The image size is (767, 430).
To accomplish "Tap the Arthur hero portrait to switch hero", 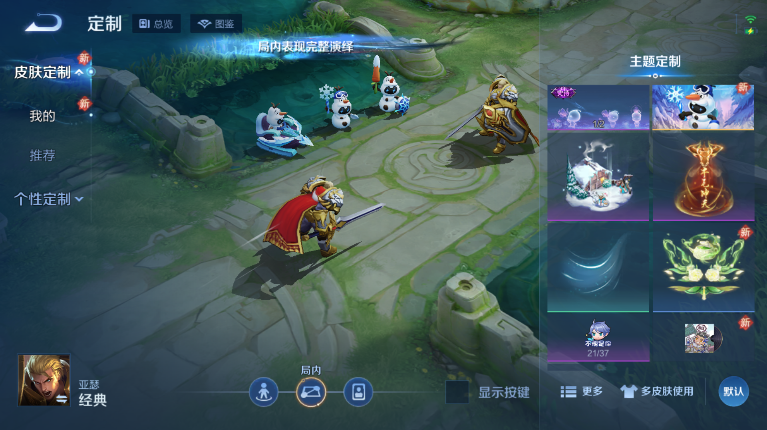I will 44,380.
